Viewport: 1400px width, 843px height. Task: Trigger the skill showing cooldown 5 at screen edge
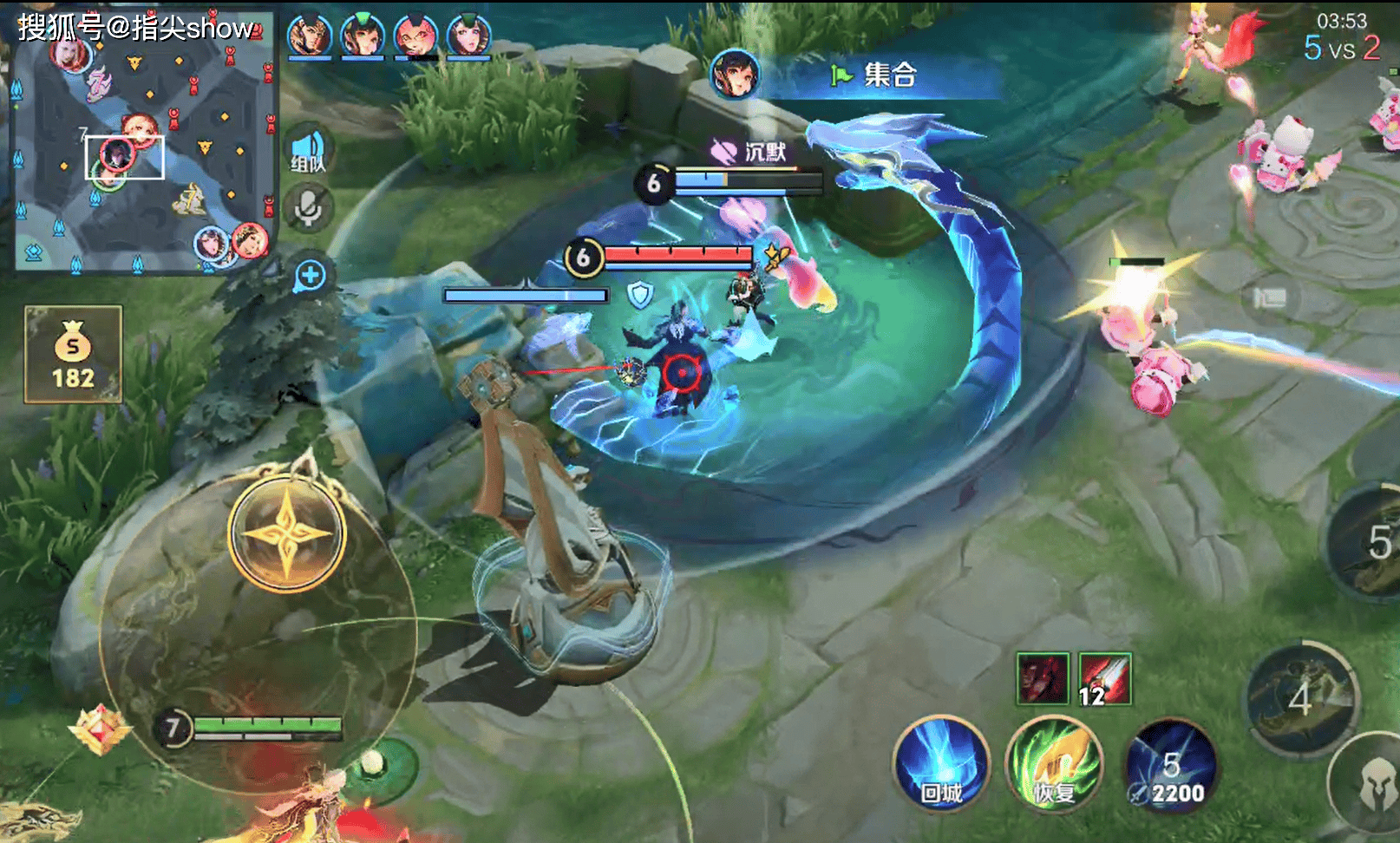click(x=1371, y=544)
